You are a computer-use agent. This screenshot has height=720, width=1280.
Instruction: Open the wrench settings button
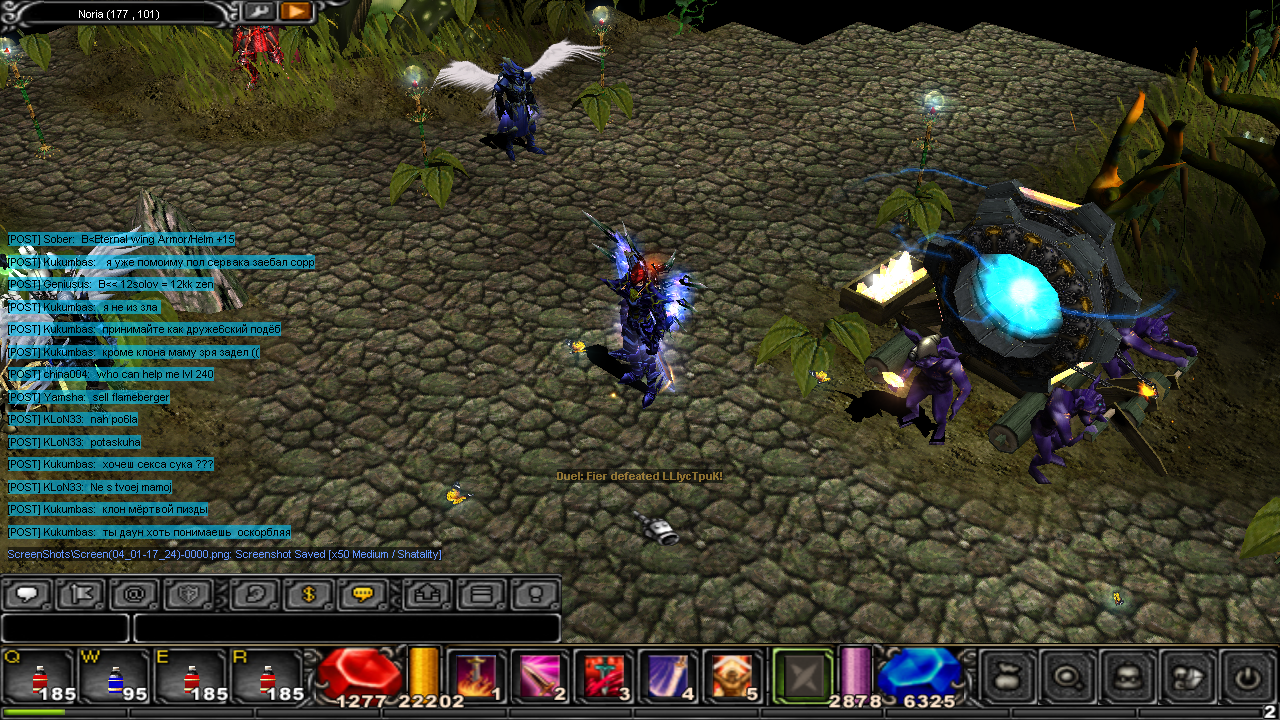[x=258, y=12]
